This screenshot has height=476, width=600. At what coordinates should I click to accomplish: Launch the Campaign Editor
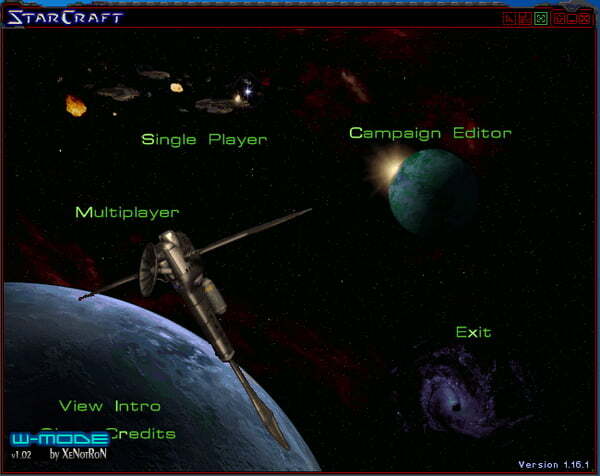pyautogui.click(x=430, y=133)
